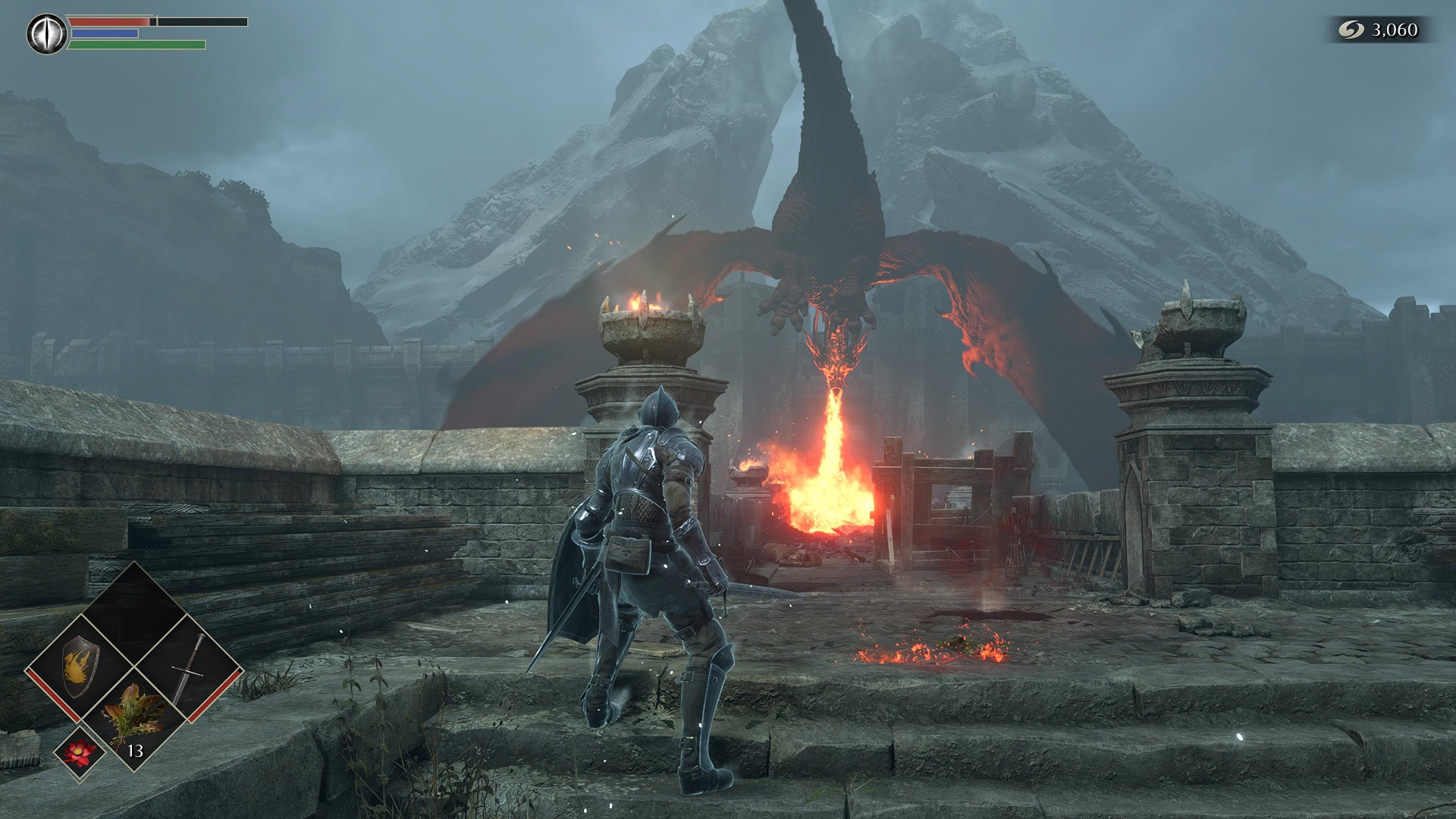Select the red flower item slot
Viewport: 1456px width, 819px height.
point(80,752)
